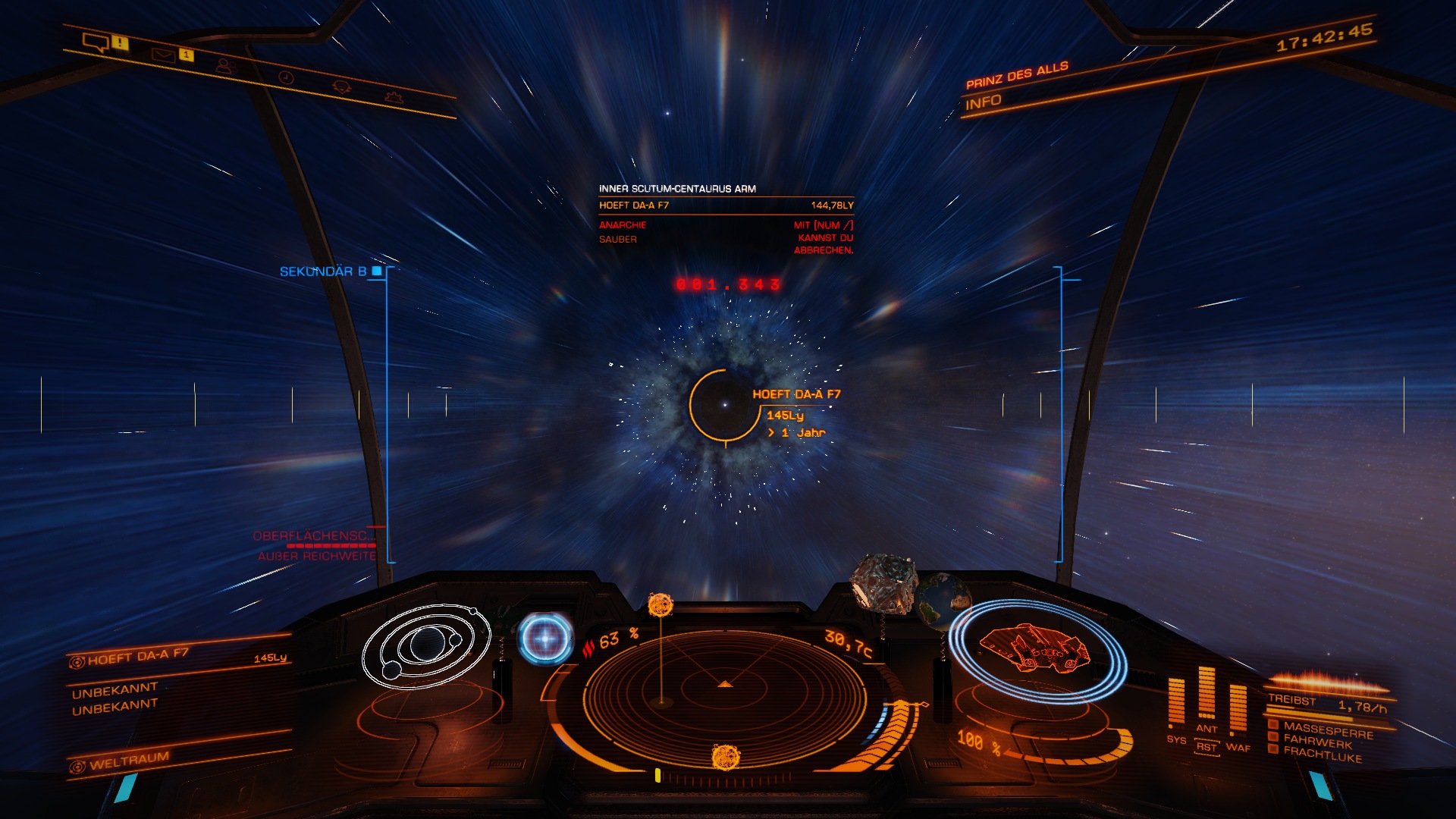Select the HOEFT DA-Ä F7 target label on scanner
This screenshot has height=819, width=1456.
[798, 394]
